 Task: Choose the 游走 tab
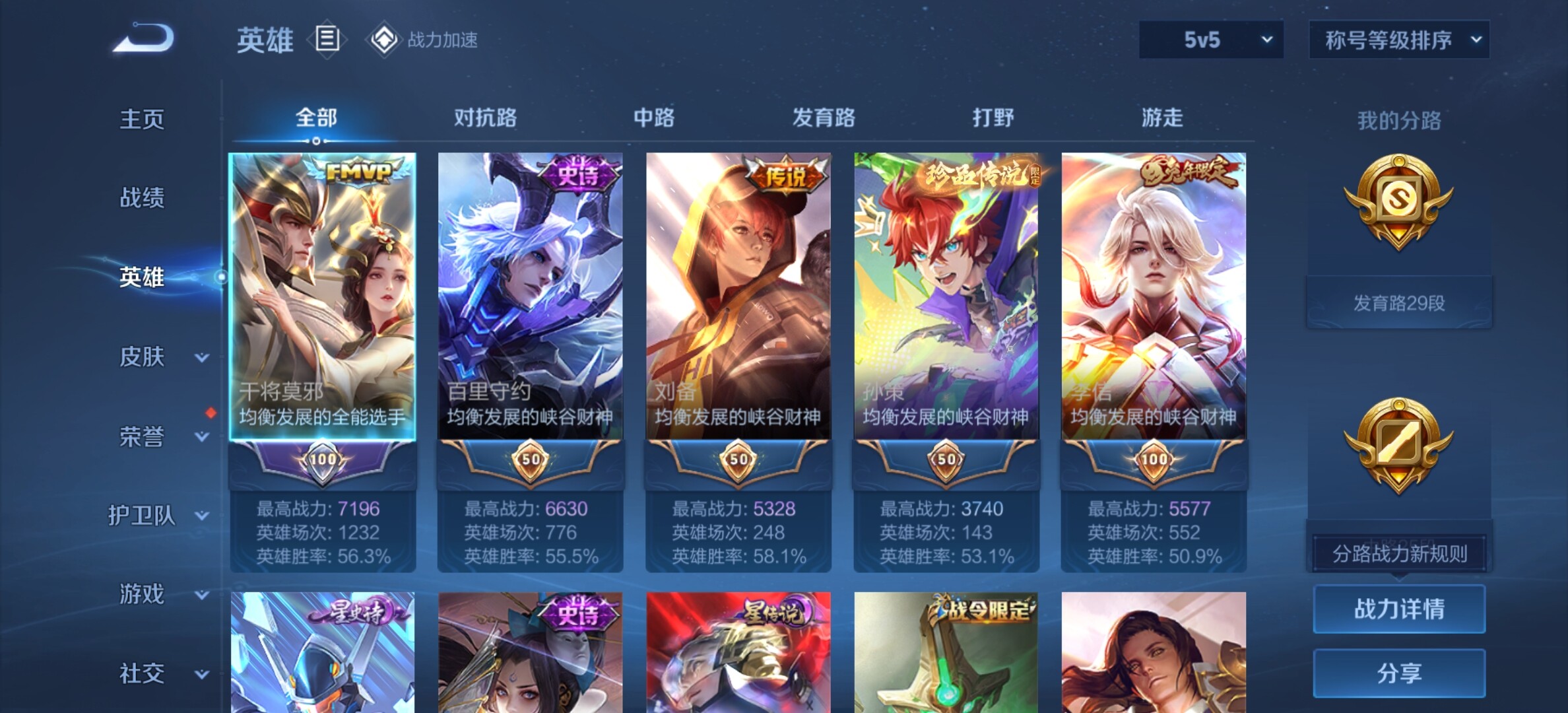tap(1162, 118)
